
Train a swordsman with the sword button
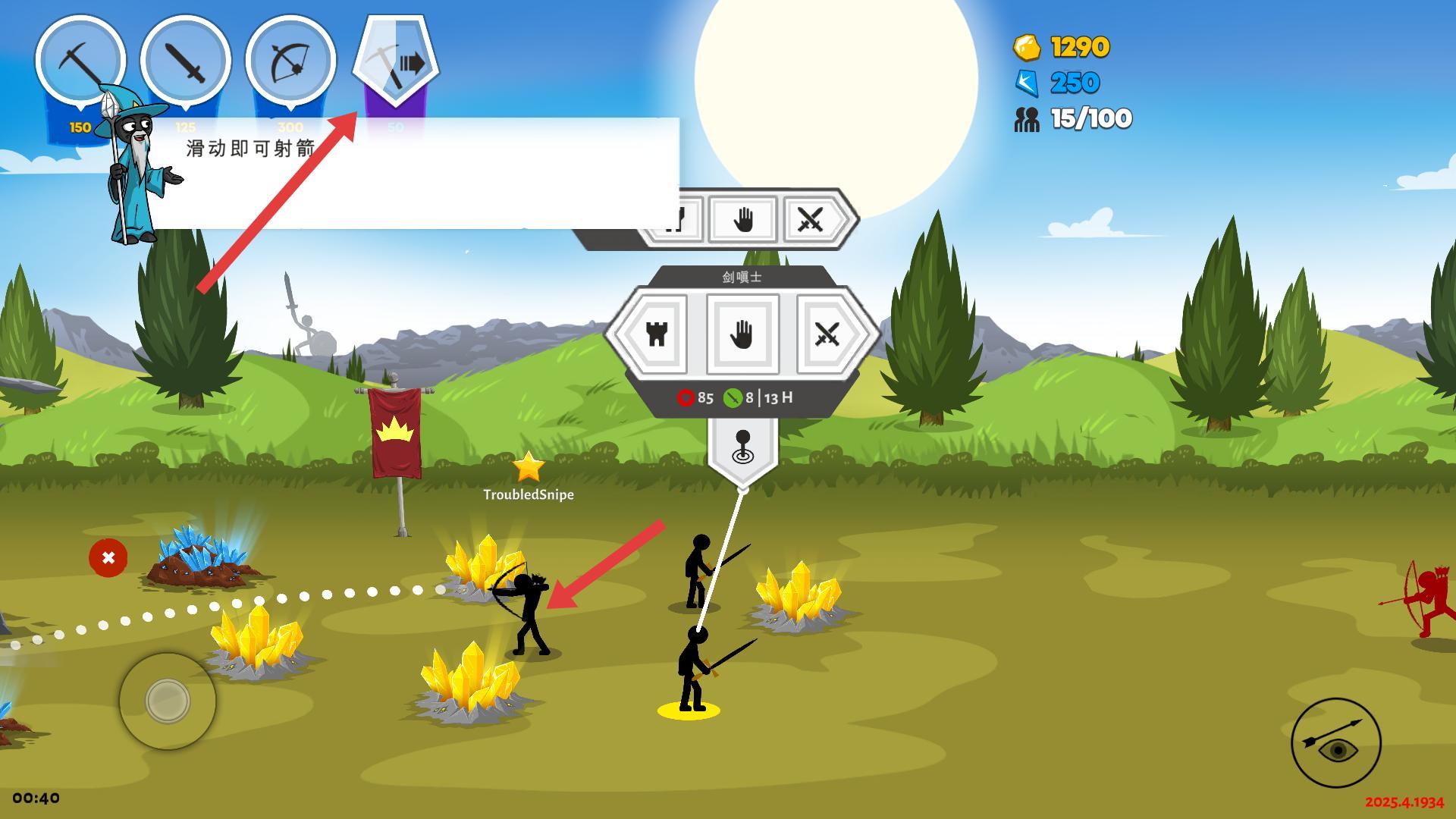coord(186,61)
